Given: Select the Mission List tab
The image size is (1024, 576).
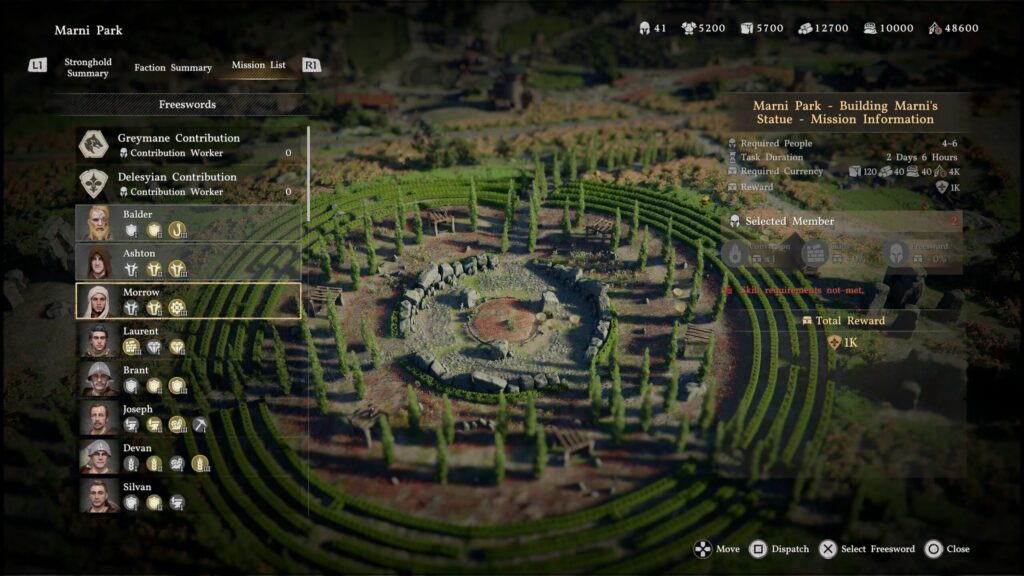Looking at the screenshot, I should 258,66.
